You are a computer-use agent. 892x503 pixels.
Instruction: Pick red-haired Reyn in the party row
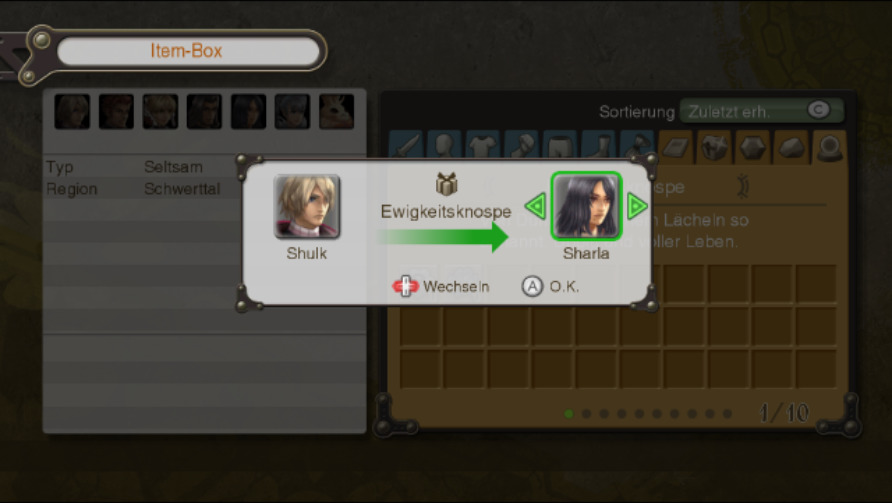116,111
